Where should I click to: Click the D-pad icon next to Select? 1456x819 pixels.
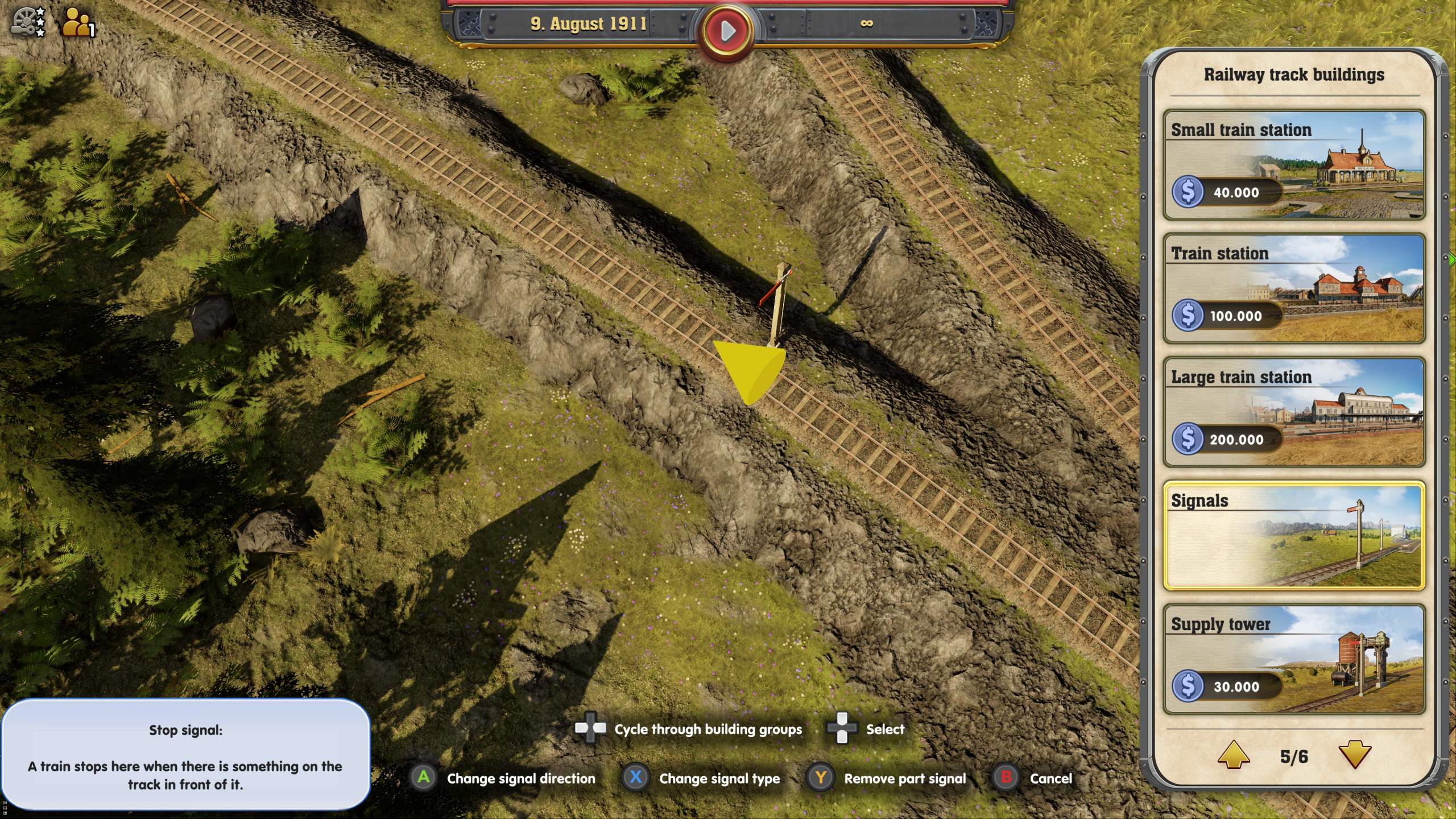841,729
